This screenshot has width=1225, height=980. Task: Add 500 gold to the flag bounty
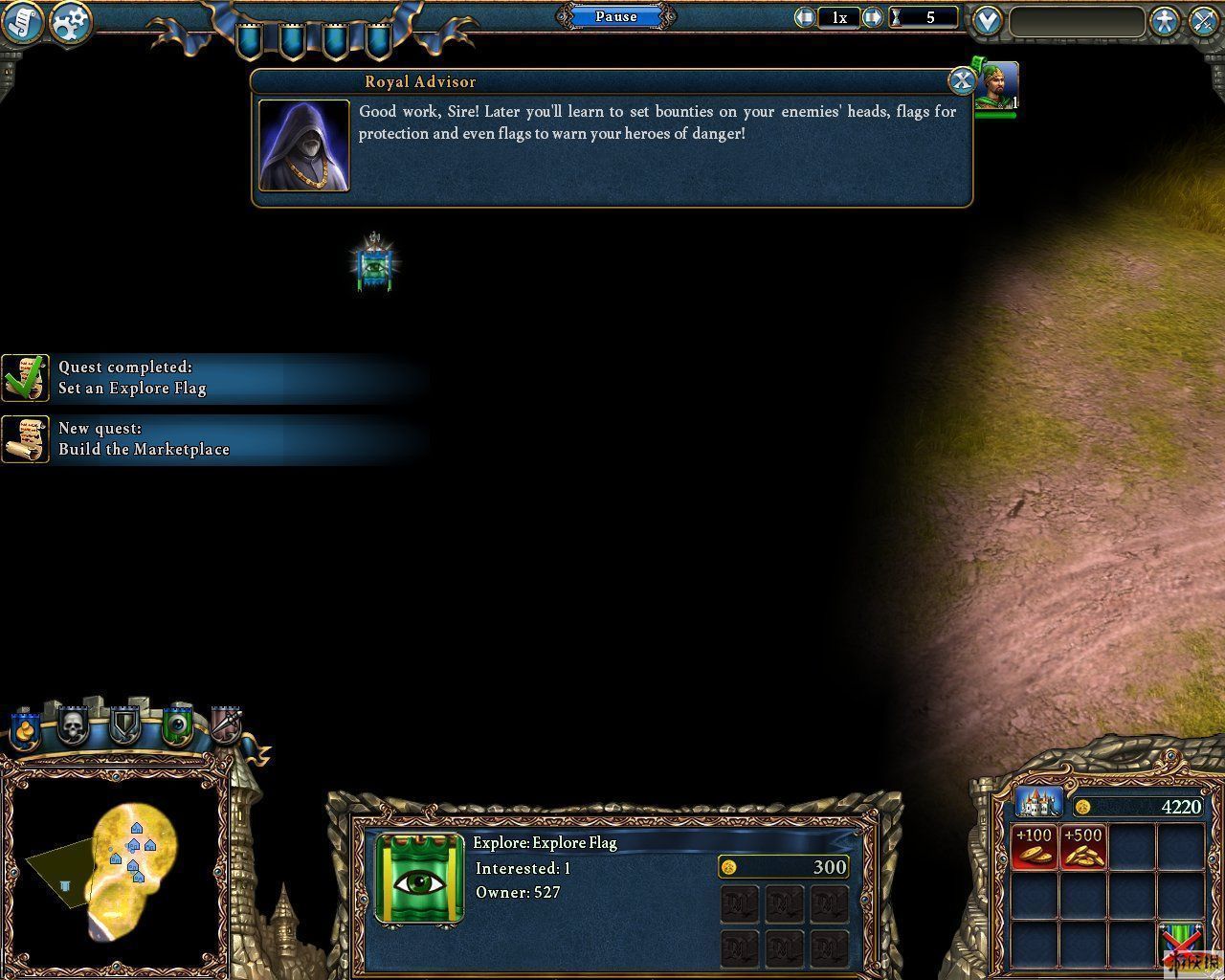coord(1083,846)
